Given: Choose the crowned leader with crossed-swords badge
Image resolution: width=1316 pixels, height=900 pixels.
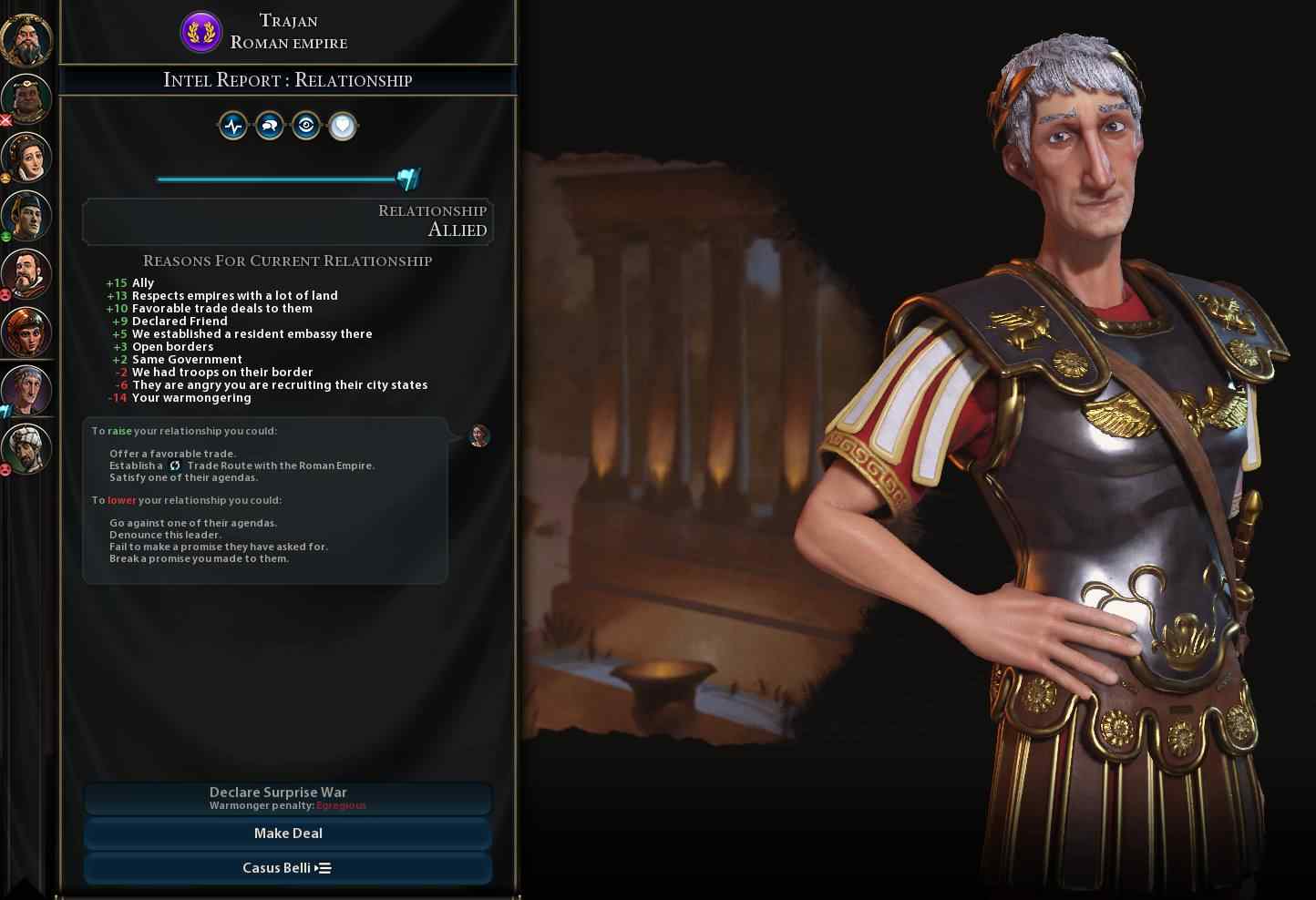Looking at the screenshot, I should tap(26, 97).
